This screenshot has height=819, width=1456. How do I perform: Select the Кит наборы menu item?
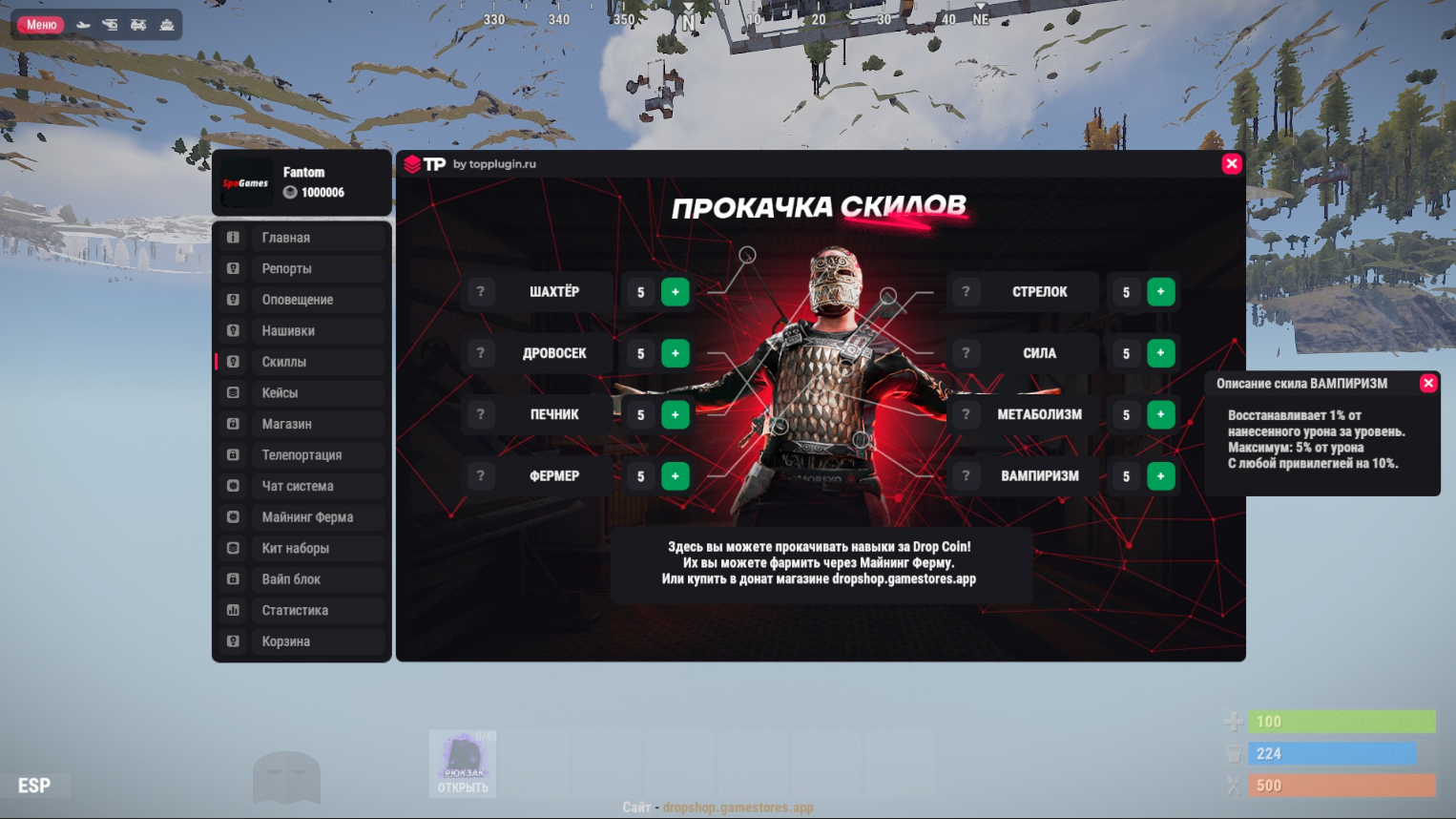point(302,549)
